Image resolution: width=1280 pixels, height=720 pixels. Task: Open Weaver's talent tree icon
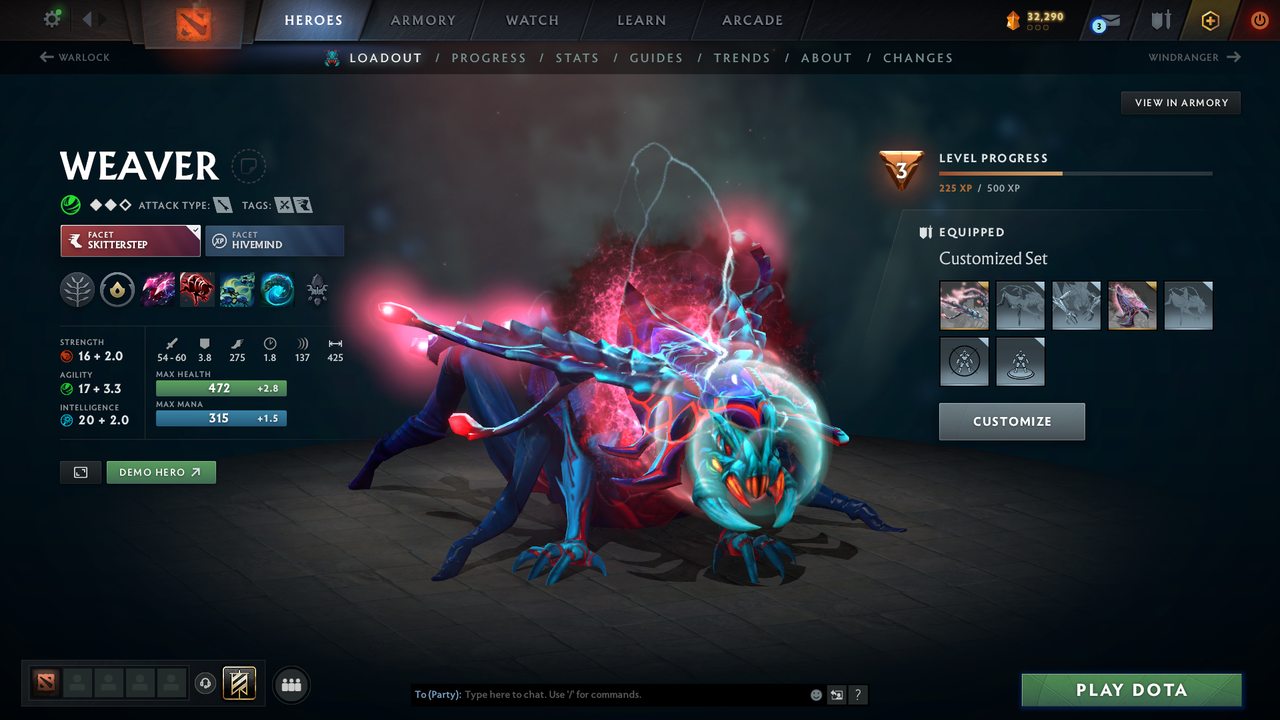click(x=78, y=289)
